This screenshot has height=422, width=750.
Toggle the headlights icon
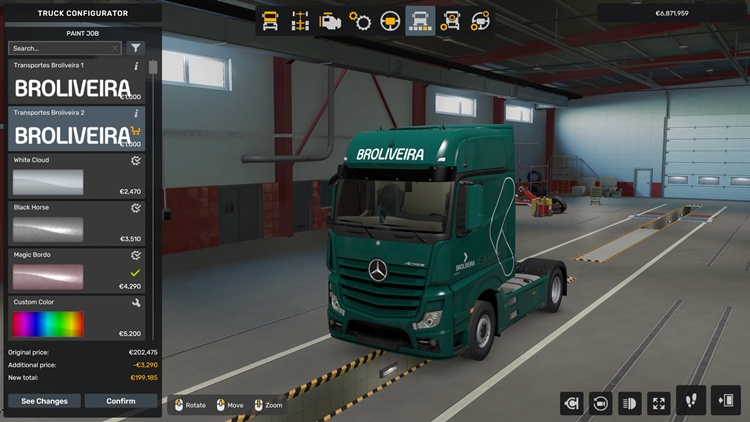(630, 403)
